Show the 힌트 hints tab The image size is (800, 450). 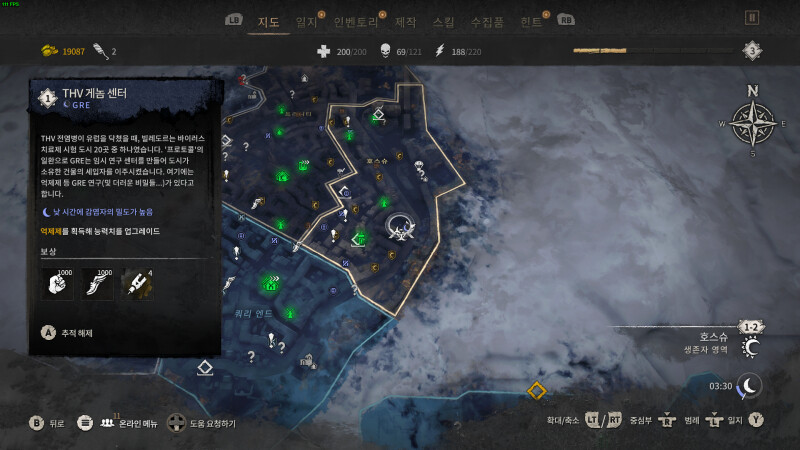click(532, 21)
